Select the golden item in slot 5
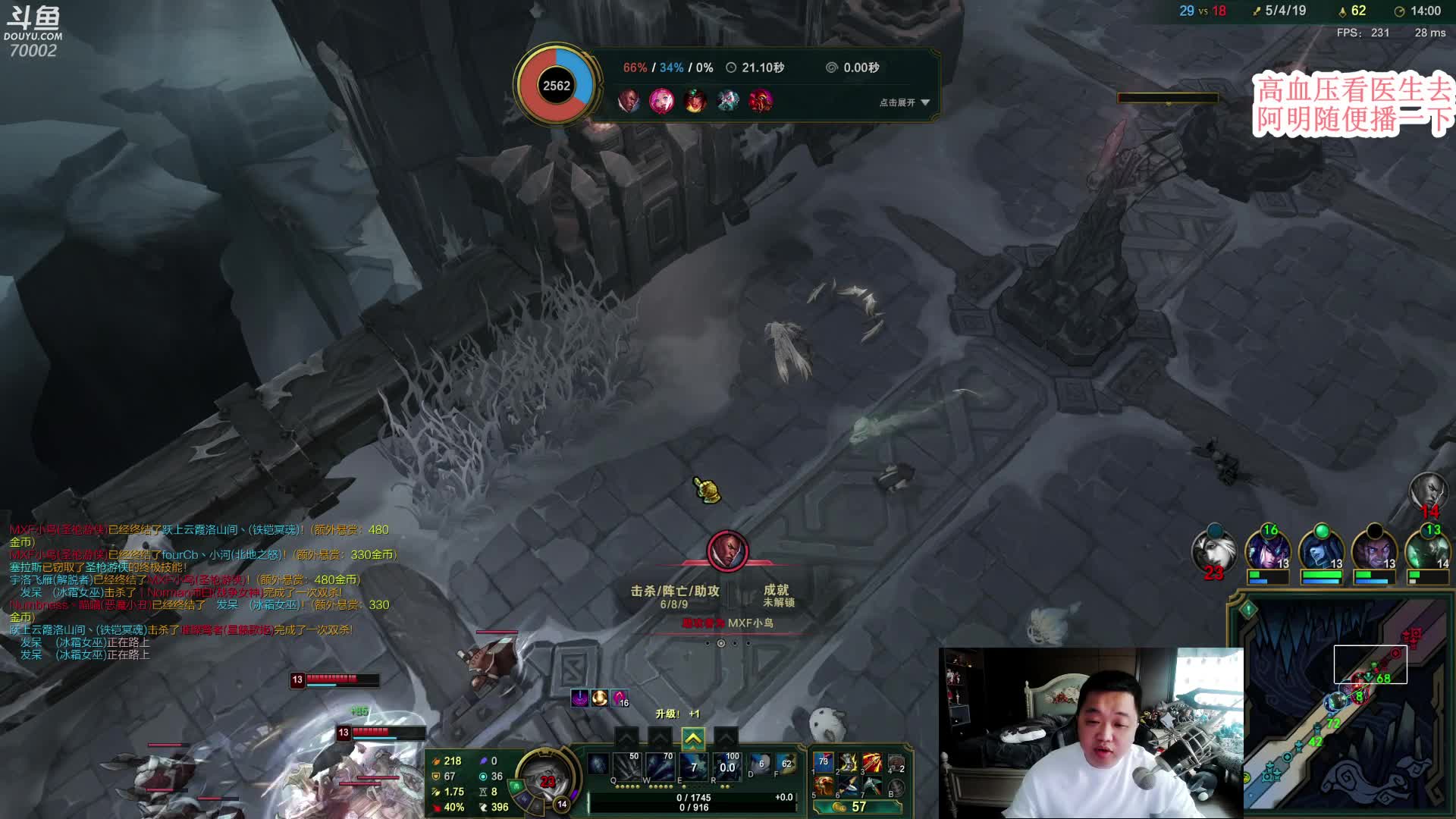 pos(824,786)
